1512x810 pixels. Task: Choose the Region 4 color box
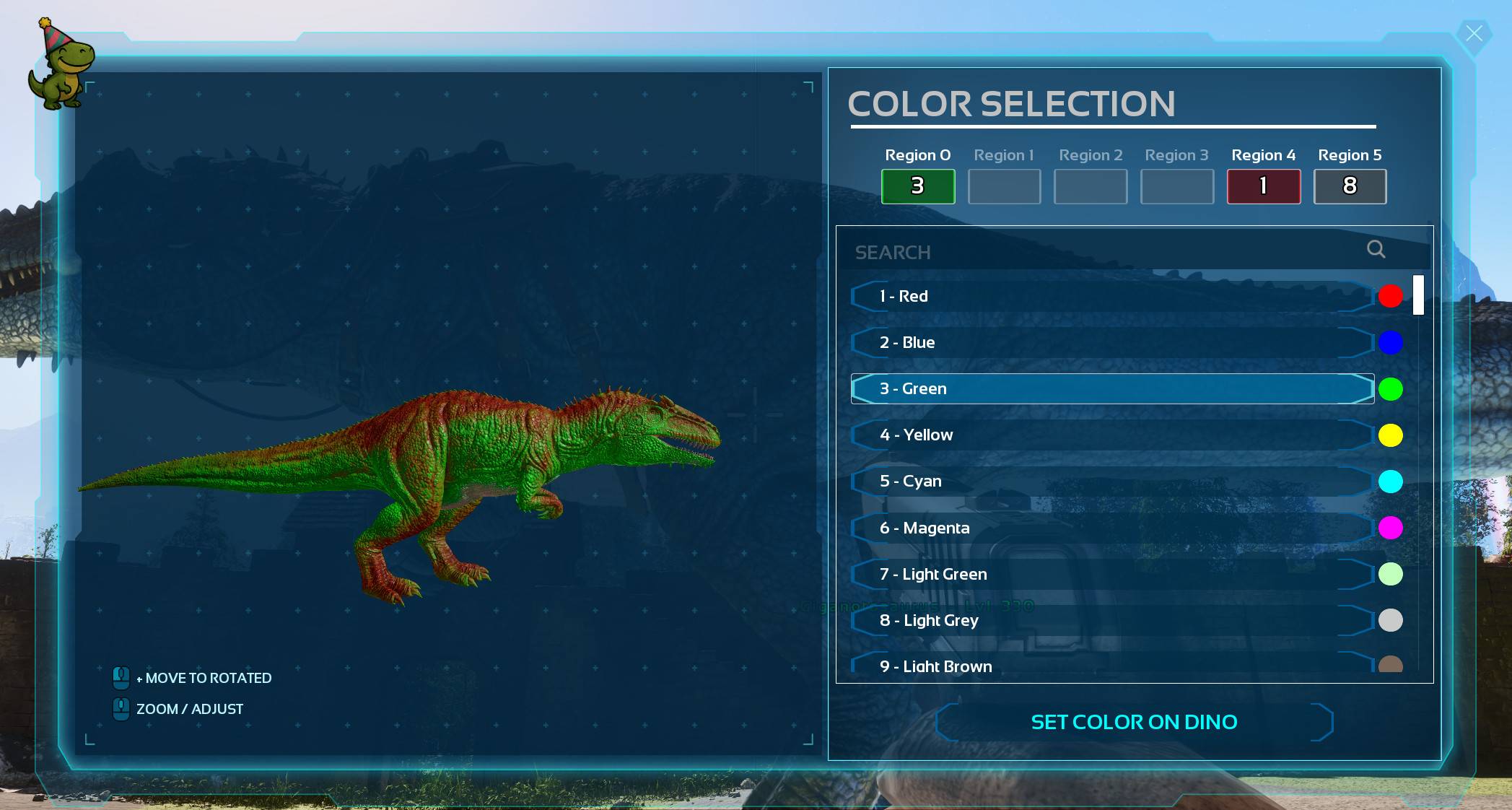coord(1263,186)
